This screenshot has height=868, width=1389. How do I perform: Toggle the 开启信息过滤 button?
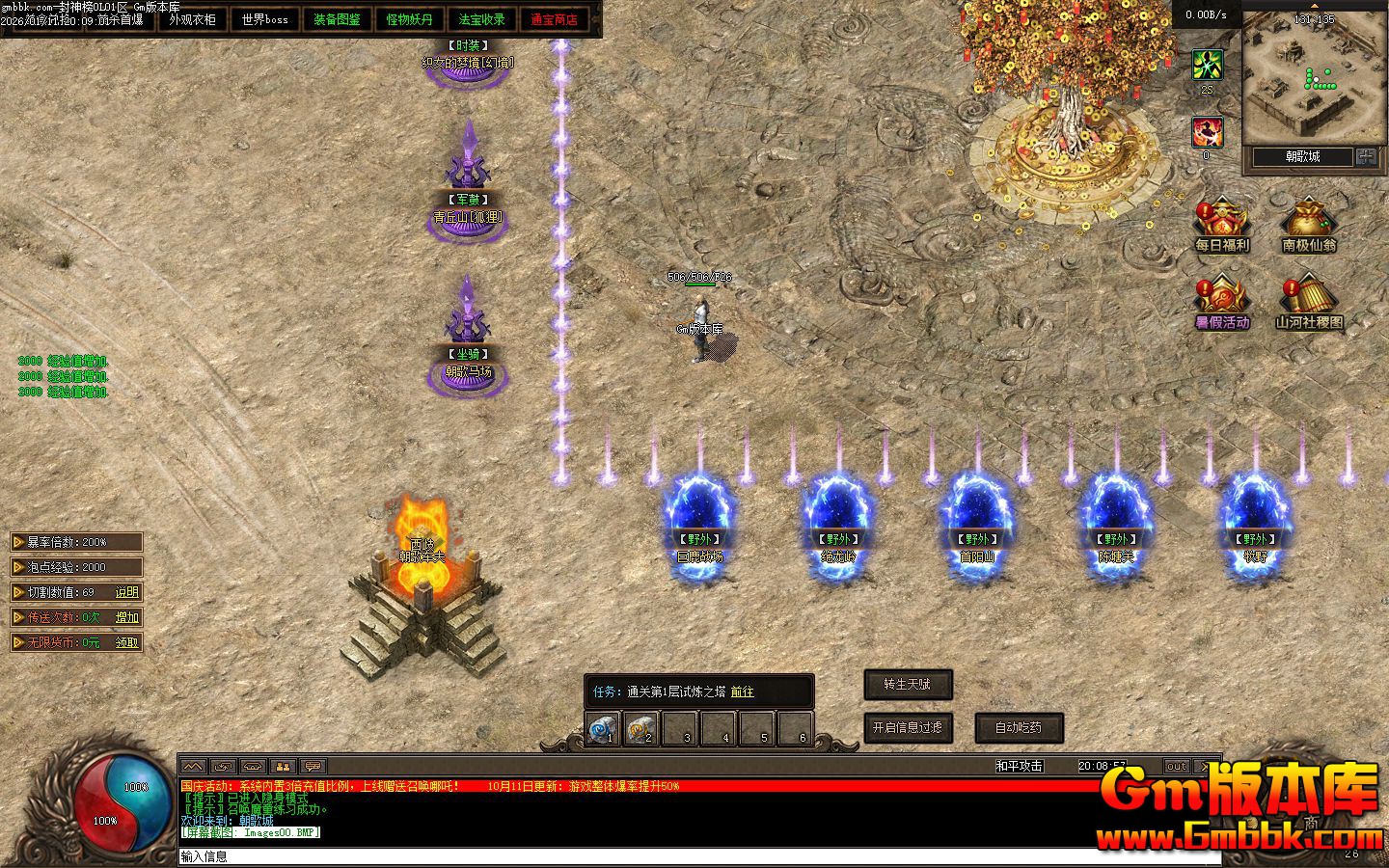(x=908, y=728)
